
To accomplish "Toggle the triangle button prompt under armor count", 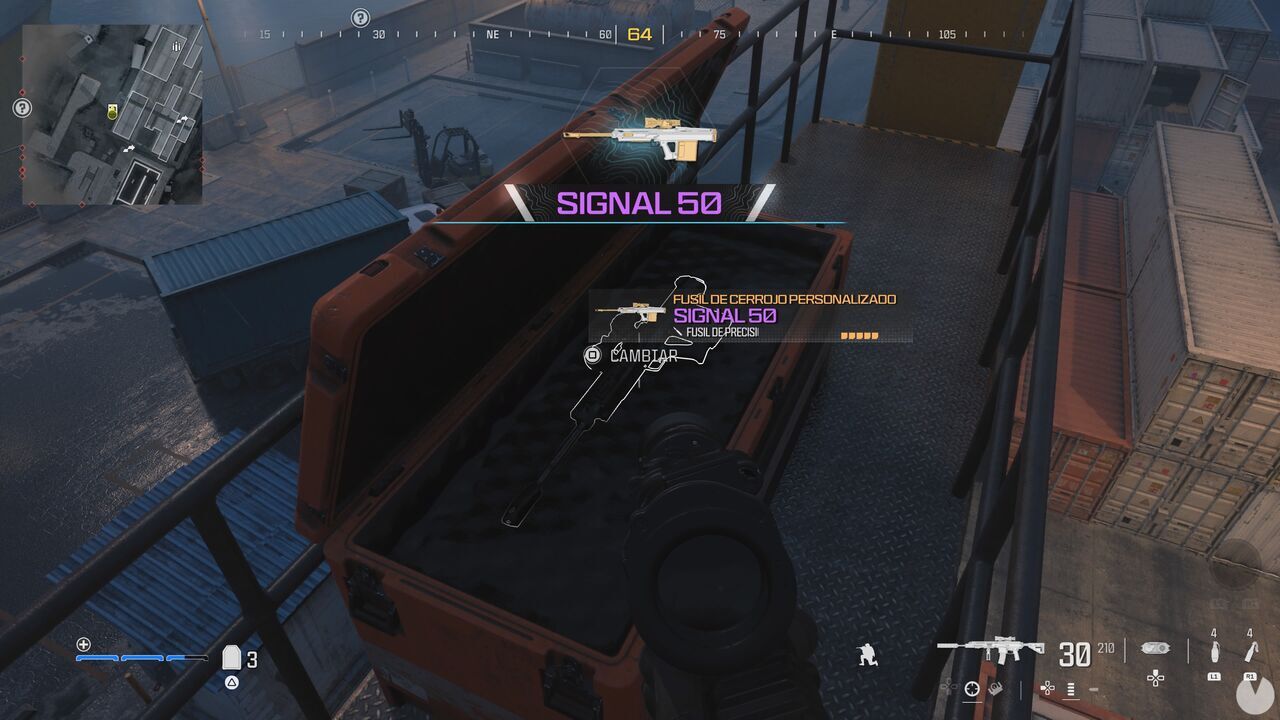I will (231, 682).
